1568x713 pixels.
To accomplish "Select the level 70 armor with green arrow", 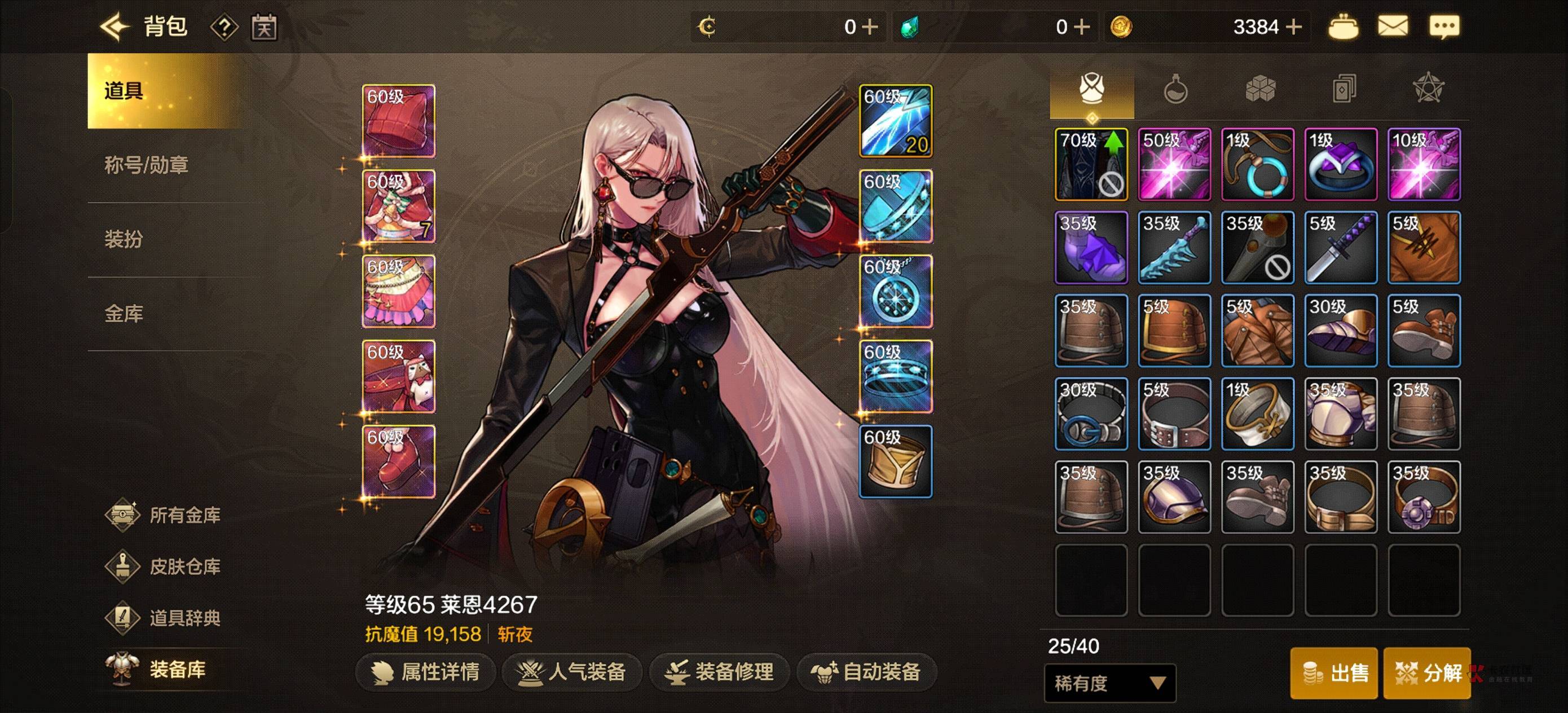I will coord(1091,164).
